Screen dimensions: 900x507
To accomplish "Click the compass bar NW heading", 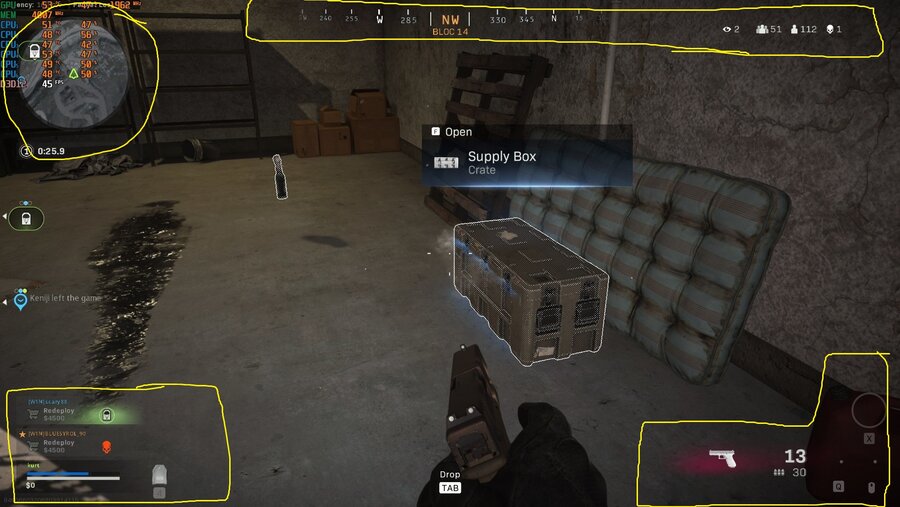I will (x=450, y=19).
